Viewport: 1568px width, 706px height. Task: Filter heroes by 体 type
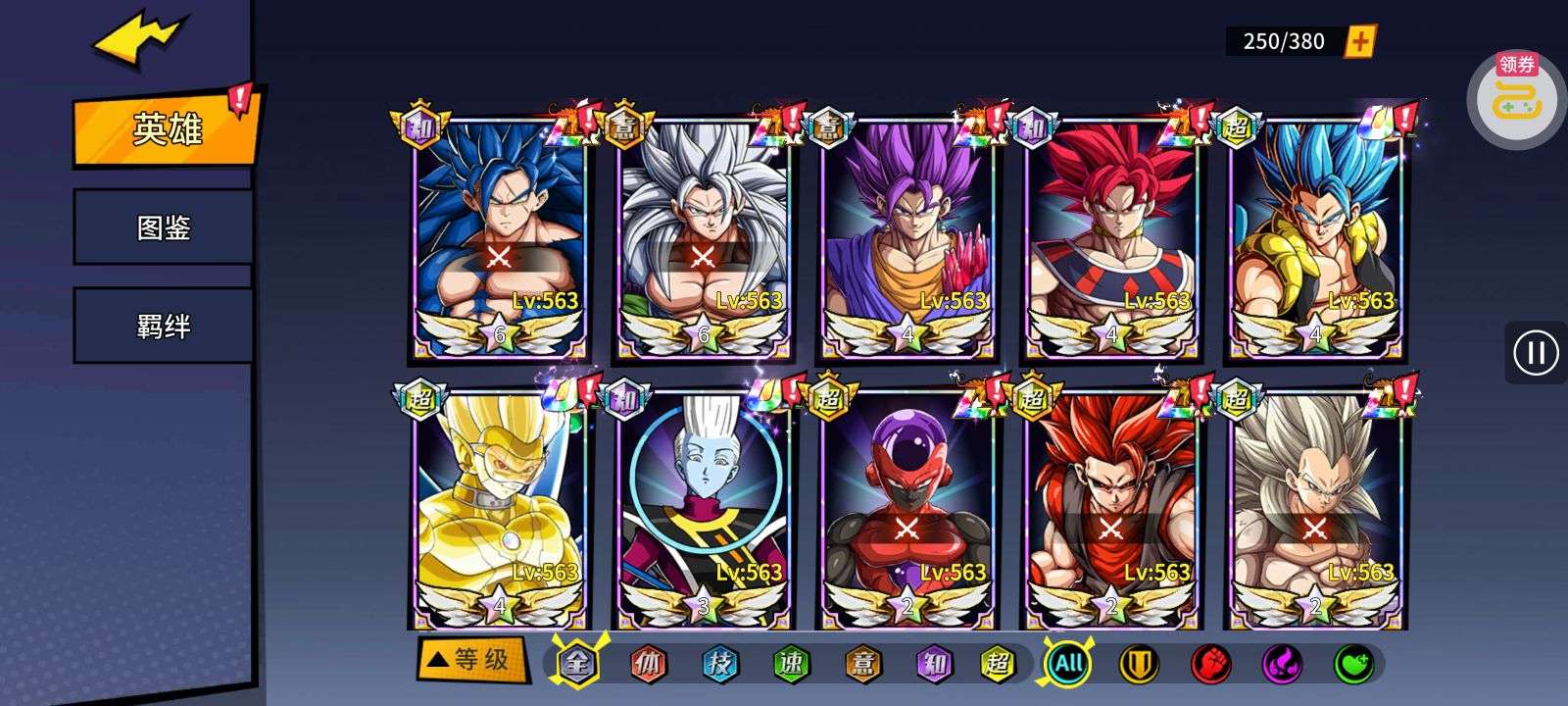pyautogui.click(x=648, y=664)
